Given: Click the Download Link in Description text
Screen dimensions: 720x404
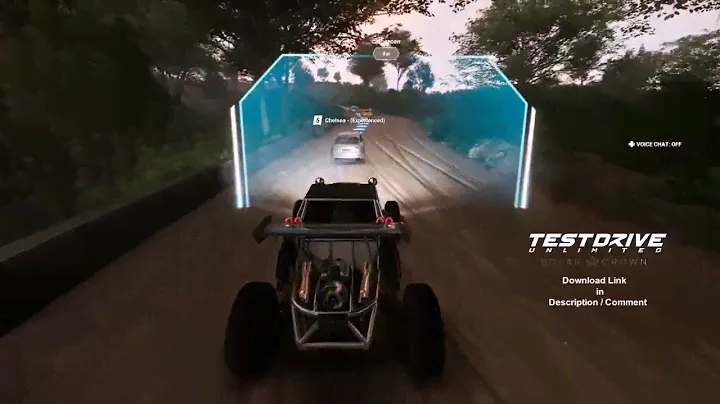Looking at the screenshot, I should [597, 291].
